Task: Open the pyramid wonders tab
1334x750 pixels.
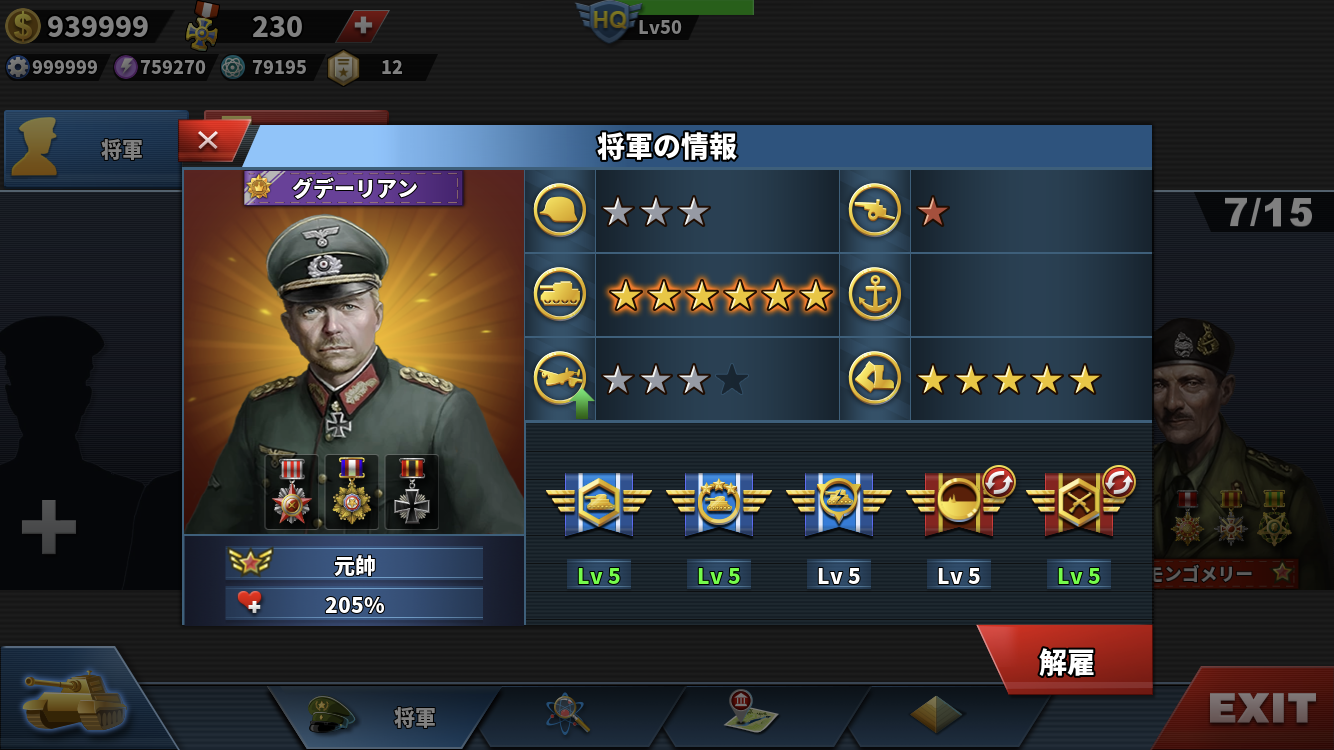Action: tap(936, 714)
